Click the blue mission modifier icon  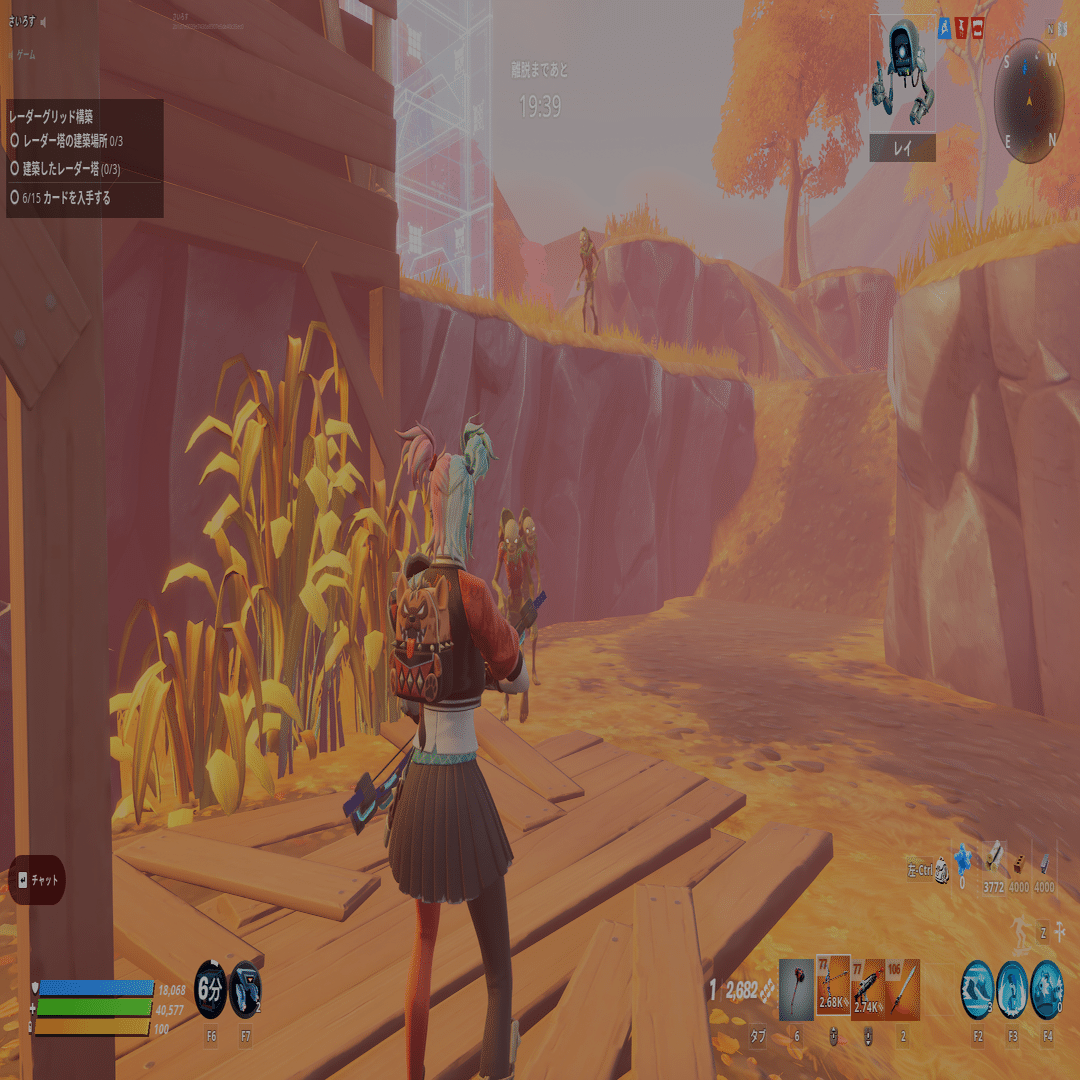(943, 29)
